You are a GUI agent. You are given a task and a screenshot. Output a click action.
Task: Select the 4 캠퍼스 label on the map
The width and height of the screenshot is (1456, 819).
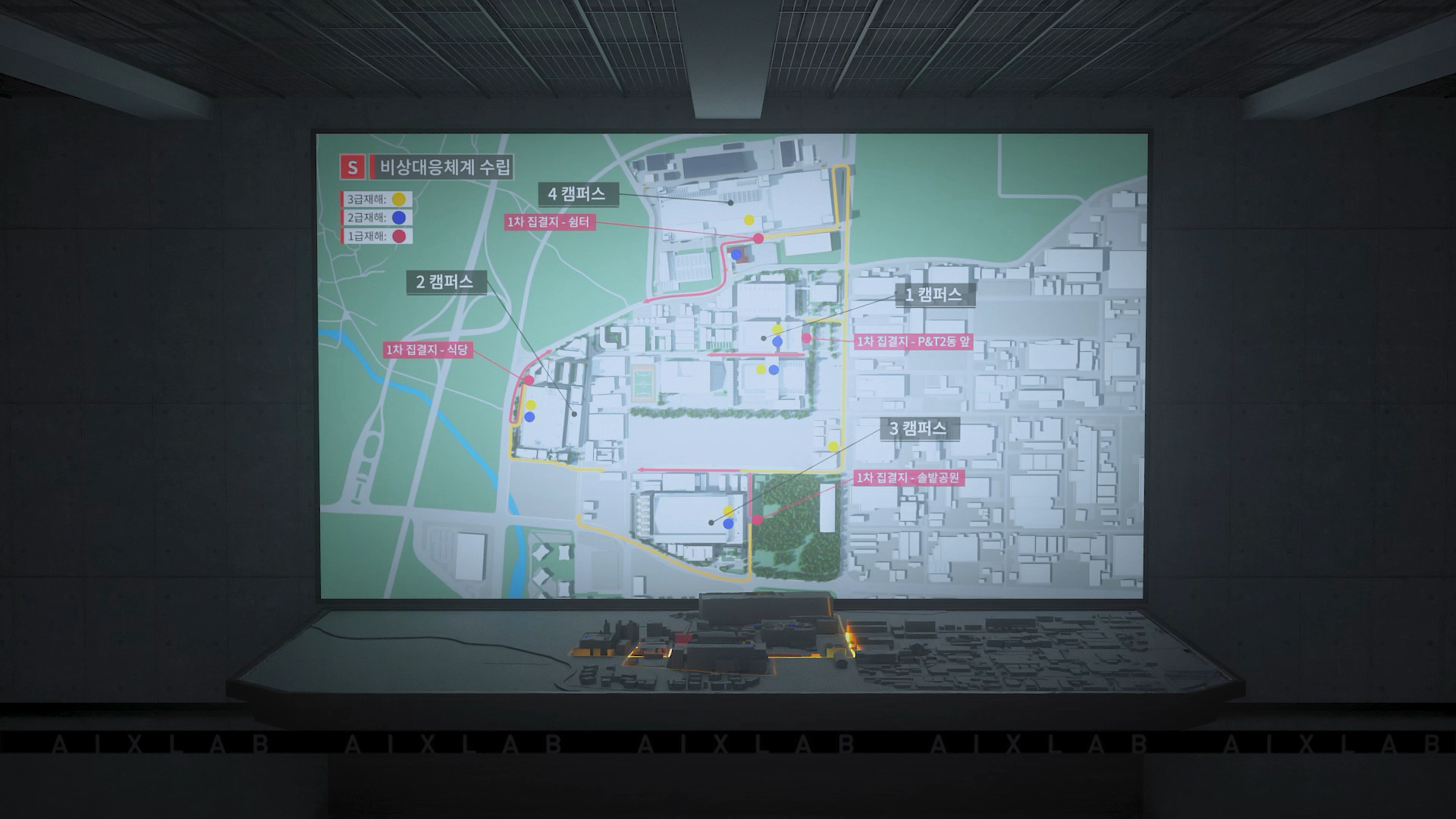pos(577,194)
